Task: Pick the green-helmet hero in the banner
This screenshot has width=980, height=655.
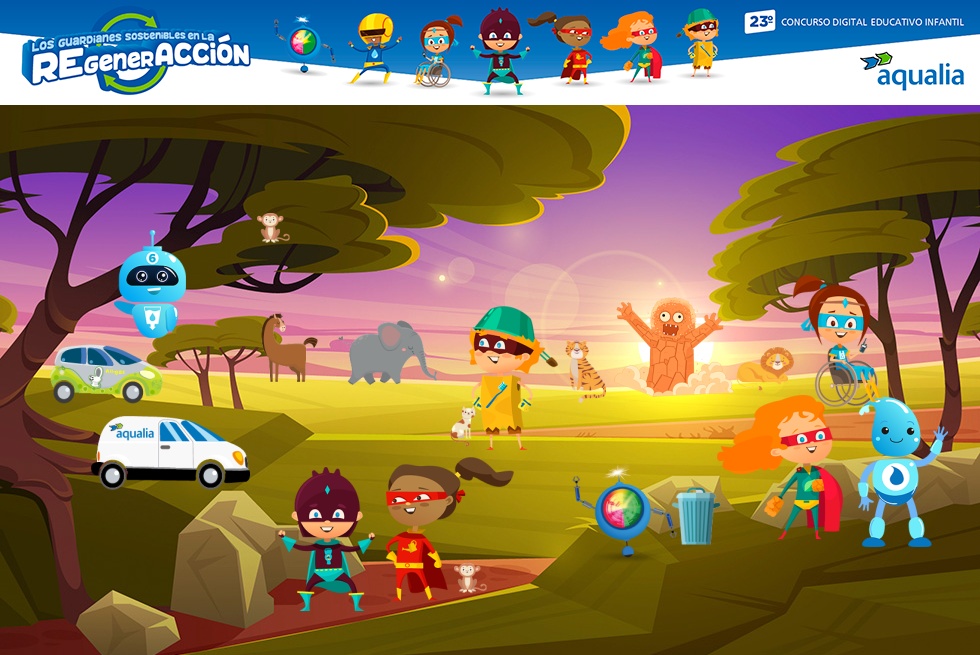Action: tap(702, 42)
